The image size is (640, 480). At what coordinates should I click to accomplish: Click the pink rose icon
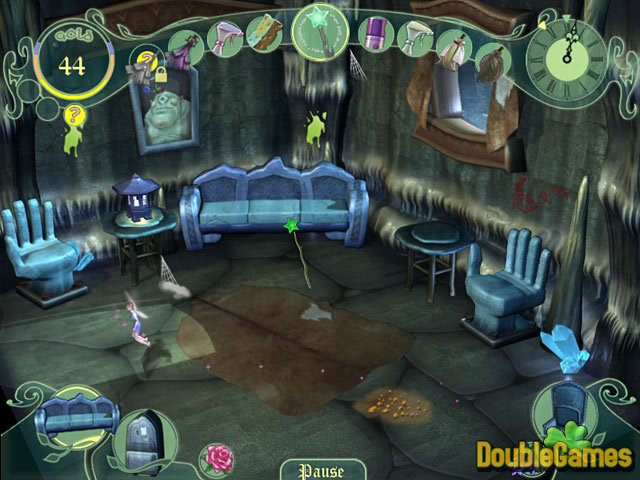click(x=214, y=457)
